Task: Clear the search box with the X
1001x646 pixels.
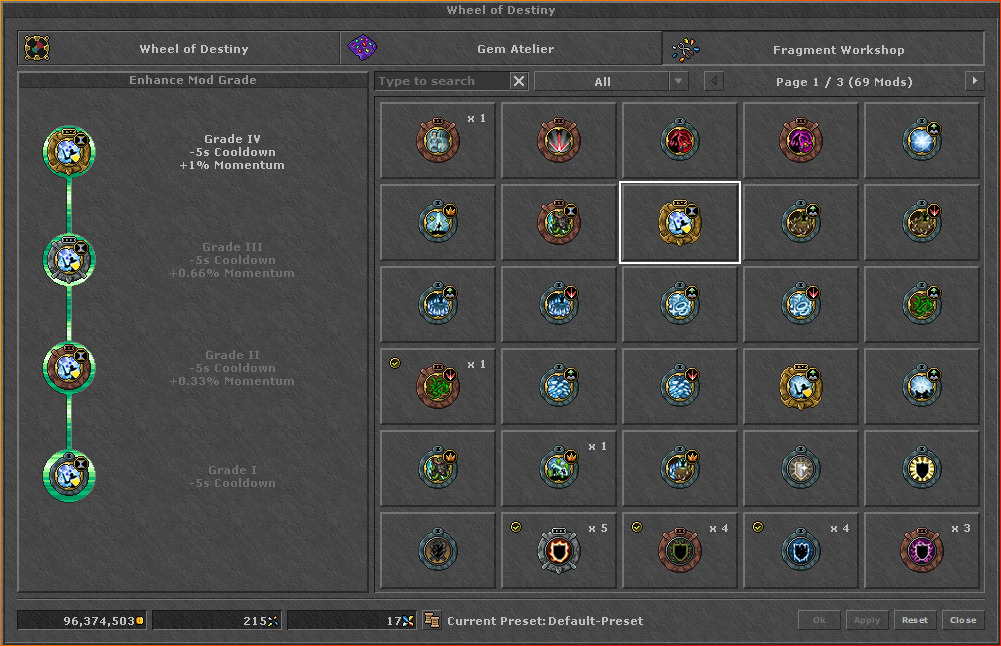Action: (x=519, y=81)
